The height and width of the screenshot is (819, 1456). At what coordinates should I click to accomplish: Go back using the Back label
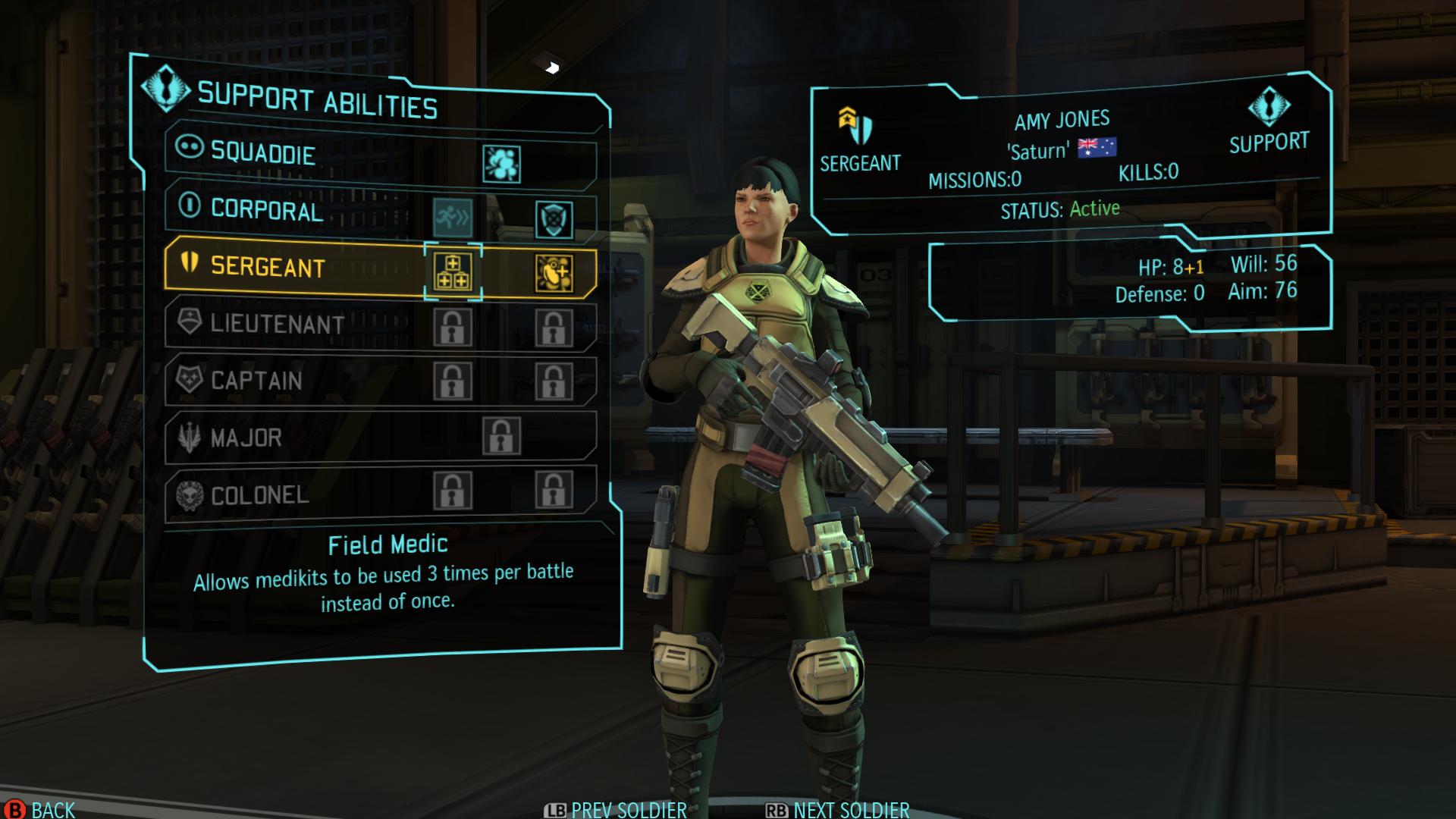tap(53, 810)
